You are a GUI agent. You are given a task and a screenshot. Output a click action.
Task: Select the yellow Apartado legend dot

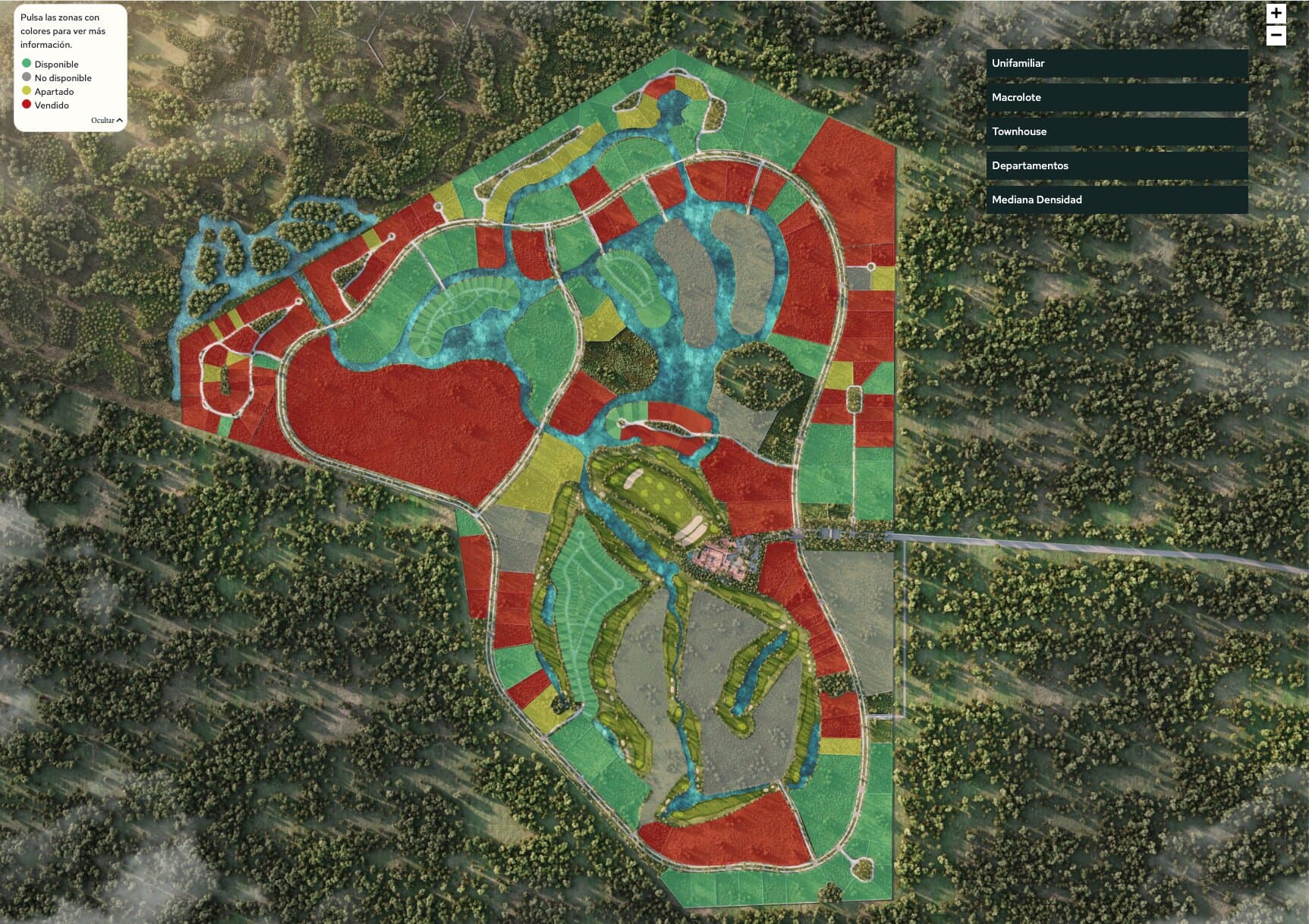point(27,92)
